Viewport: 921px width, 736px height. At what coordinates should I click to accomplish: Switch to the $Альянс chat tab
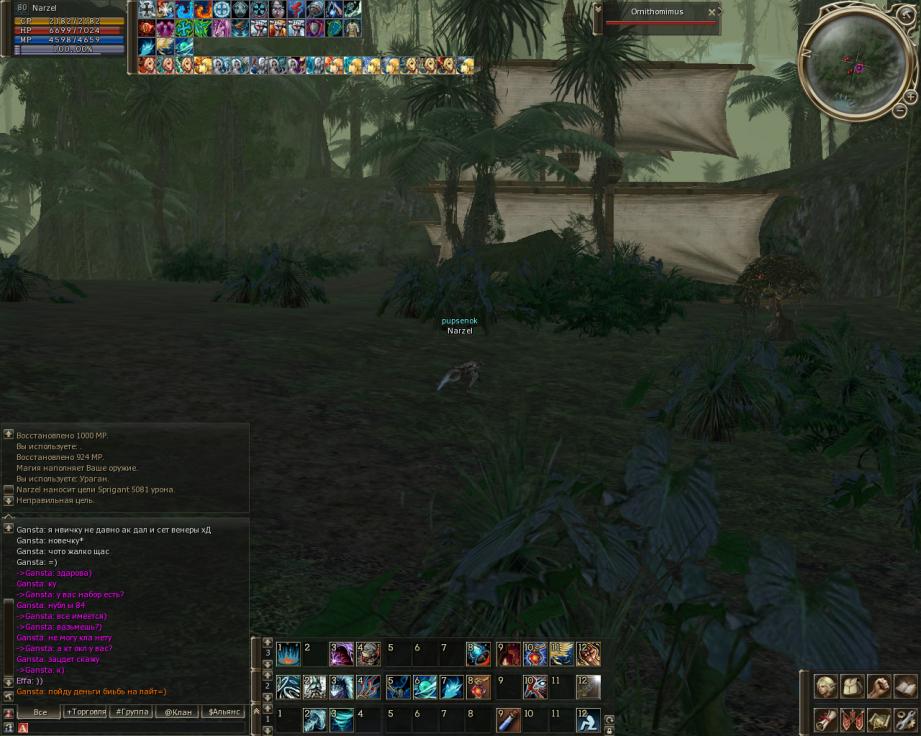pos(224,712)
